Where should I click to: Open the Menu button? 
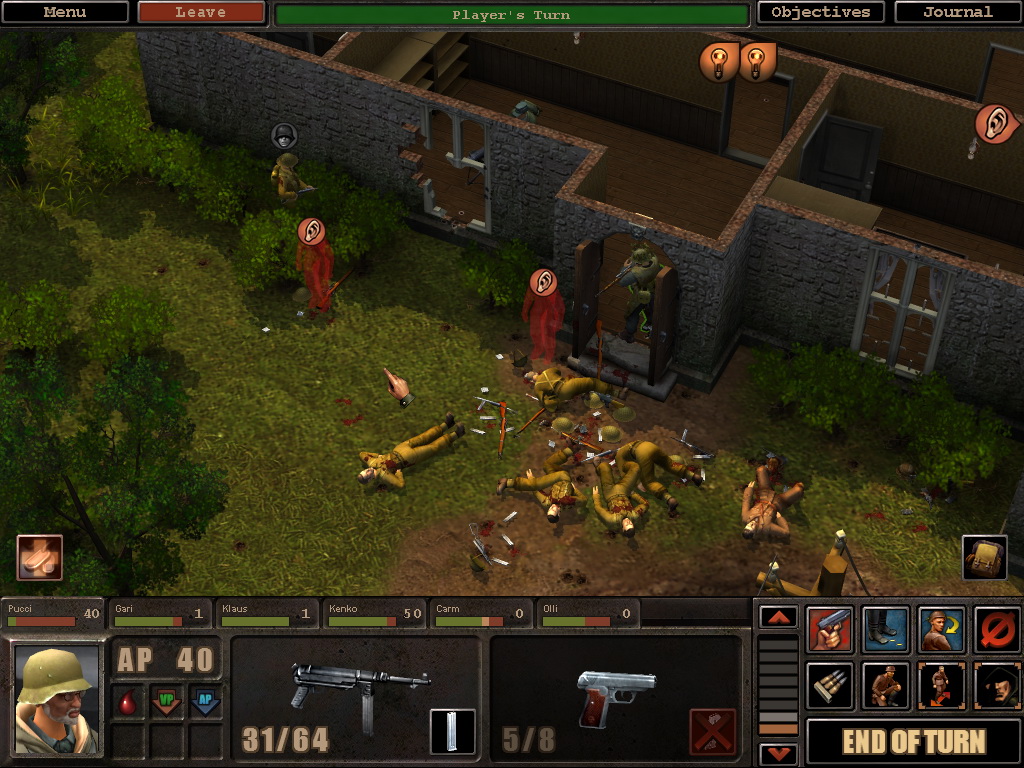click(x=65, y=13)
